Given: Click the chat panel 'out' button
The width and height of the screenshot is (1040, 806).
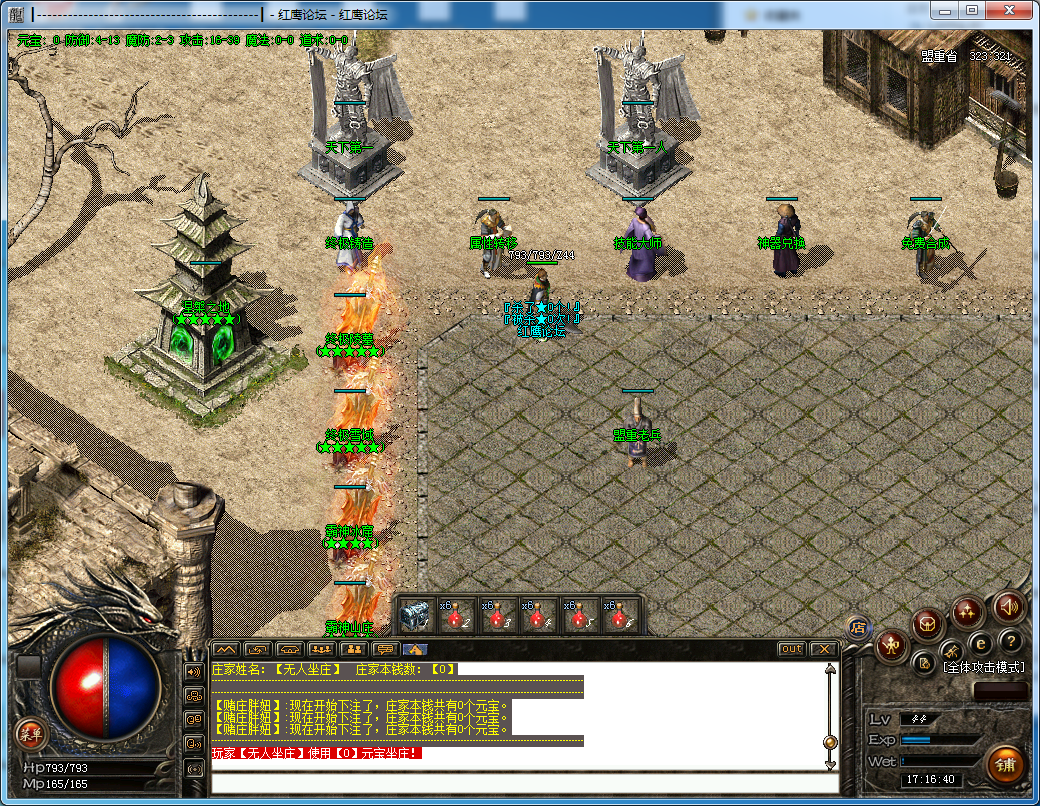Looking at the screenshot, I should (791, 649).
